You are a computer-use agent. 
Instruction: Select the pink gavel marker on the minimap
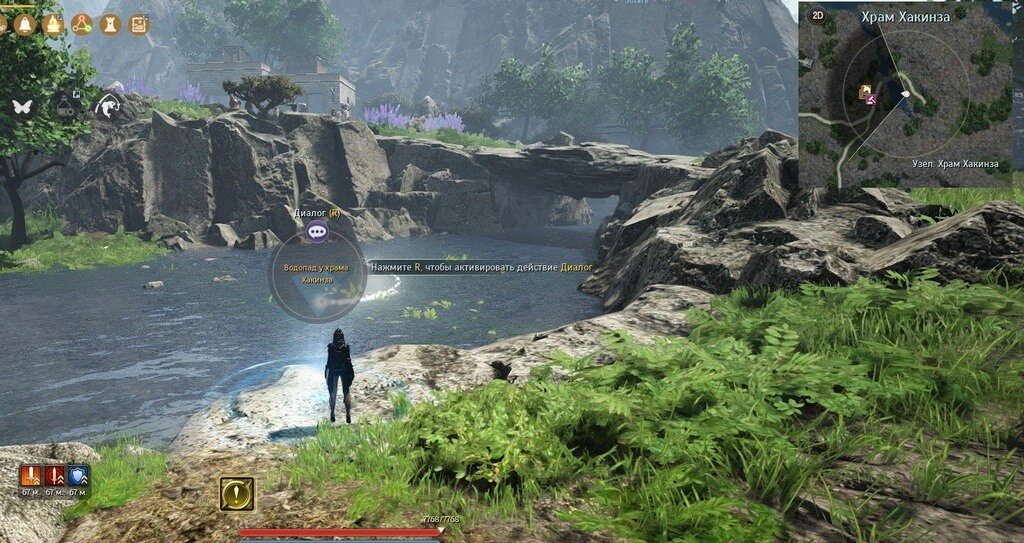pos(872,99)
